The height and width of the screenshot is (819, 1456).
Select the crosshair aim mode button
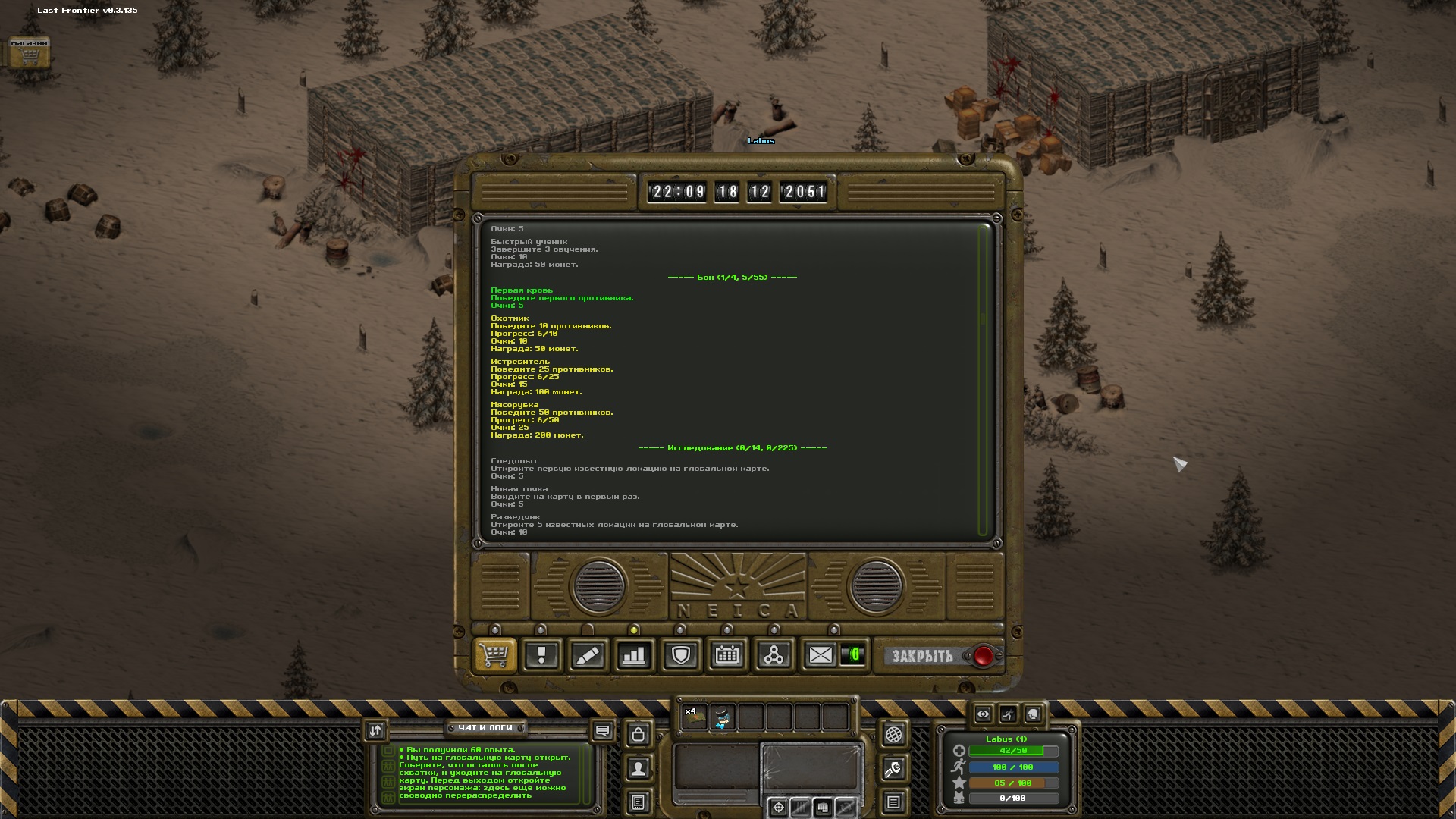778,808
